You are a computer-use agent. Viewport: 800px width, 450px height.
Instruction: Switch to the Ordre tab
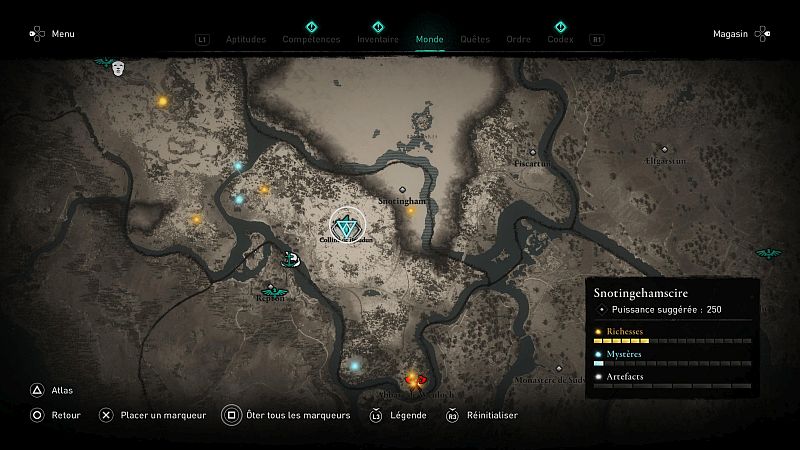coord(518,40)
